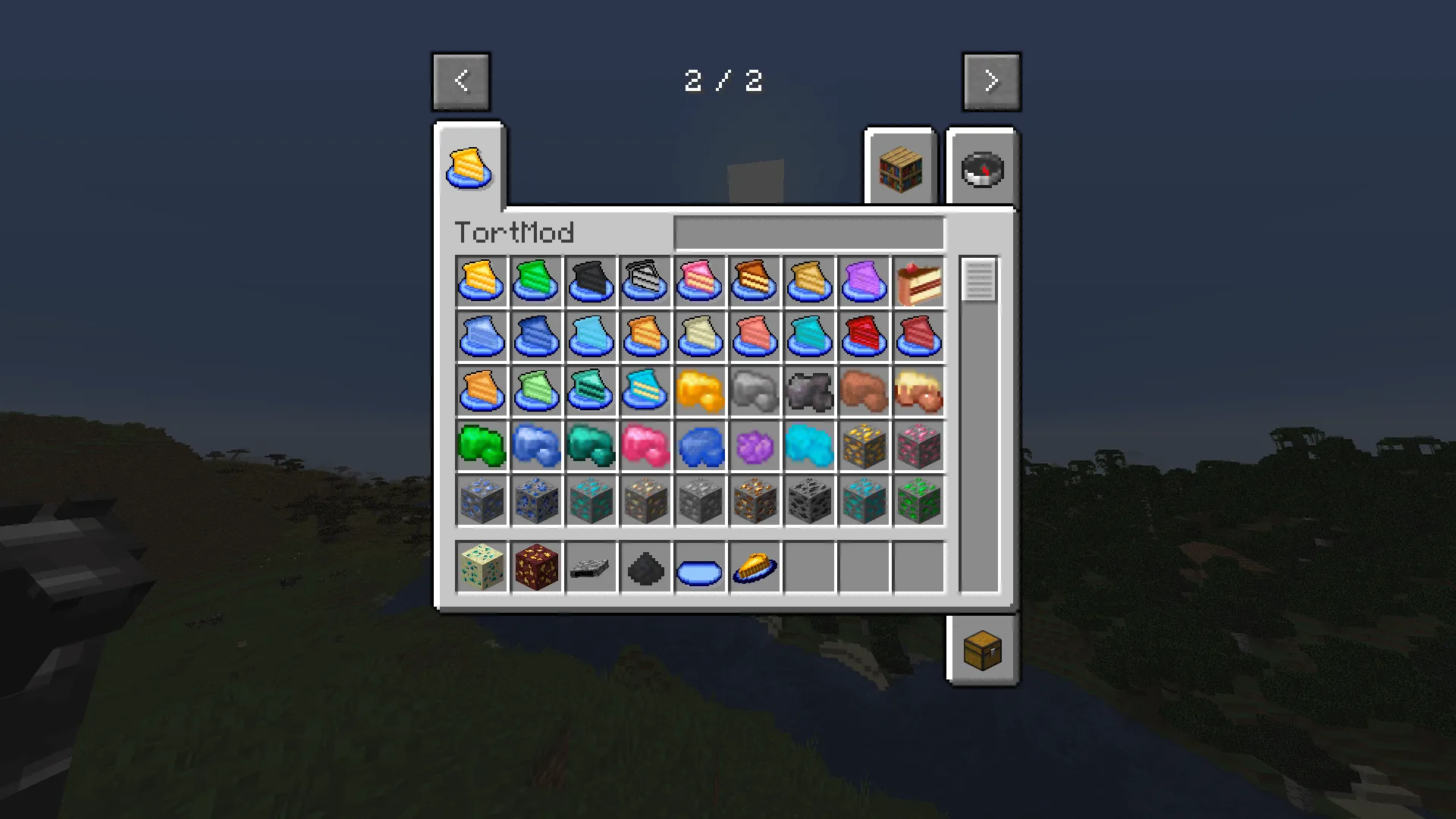Pick the full chocolate cake with strawberry

pyautogui.click(x=918, y=282)
